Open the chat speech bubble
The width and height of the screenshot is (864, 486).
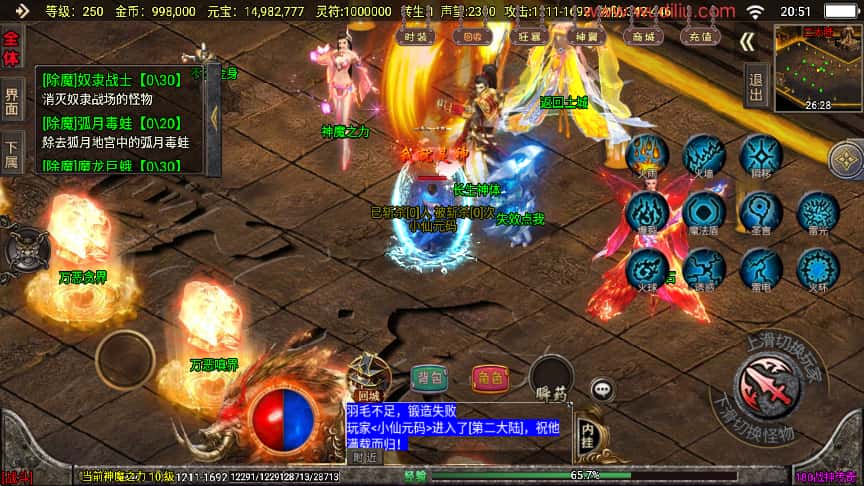click(602, 388)
